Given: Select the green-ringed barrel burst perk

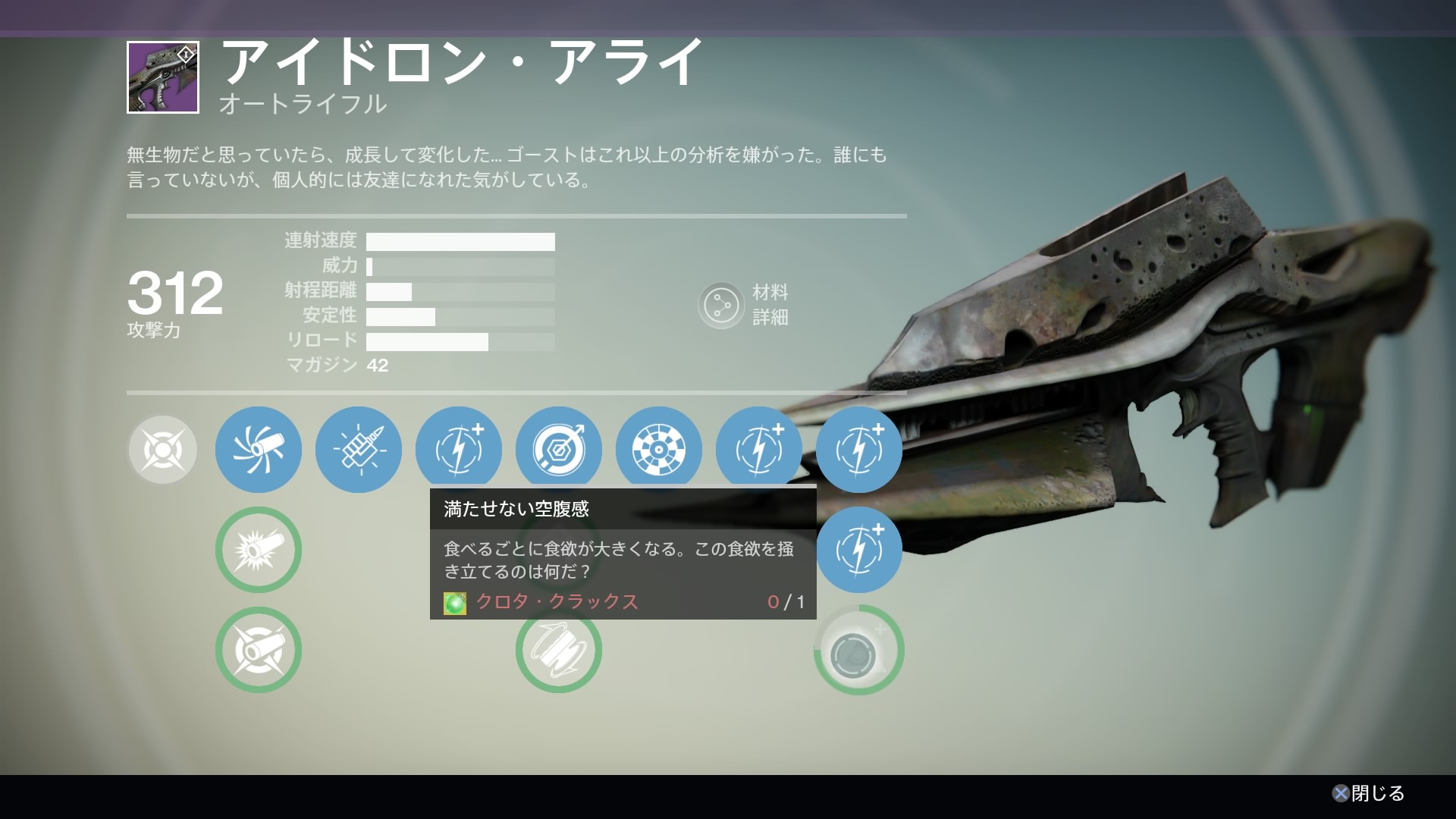Looking at the screenshot, I should pyautogui.click(x=259, y=550).
